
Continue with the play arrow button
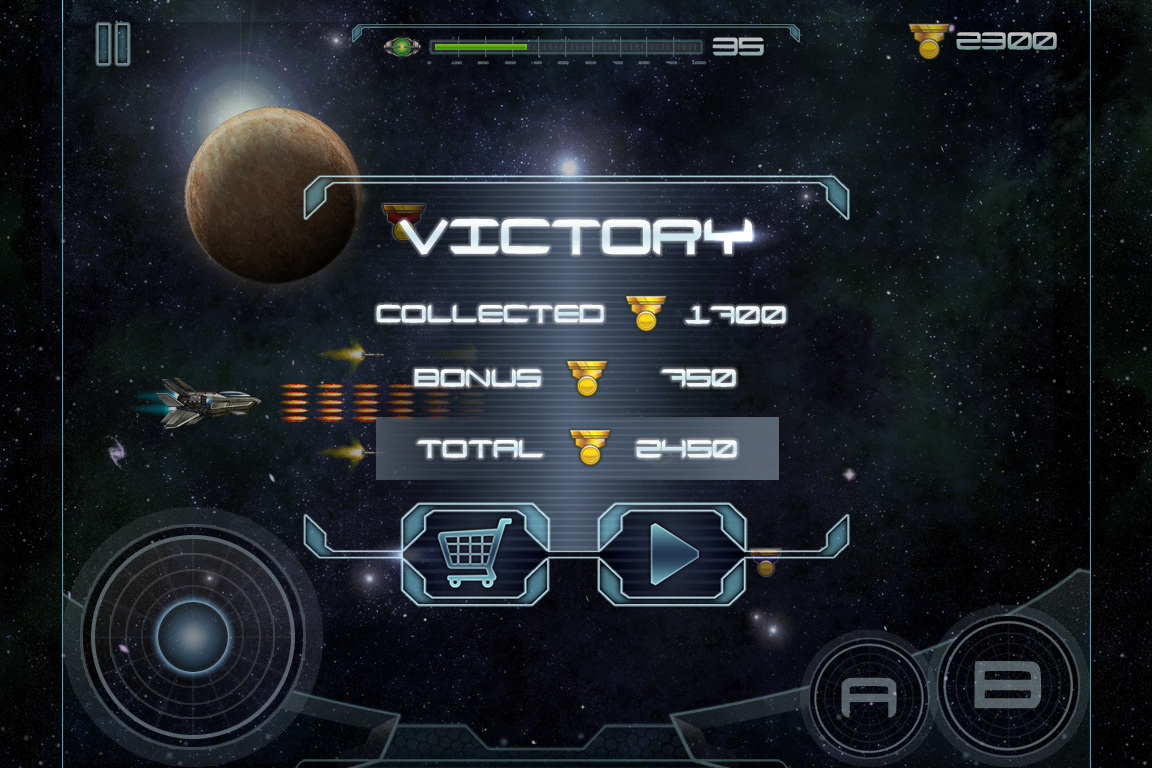click(672, 553)
